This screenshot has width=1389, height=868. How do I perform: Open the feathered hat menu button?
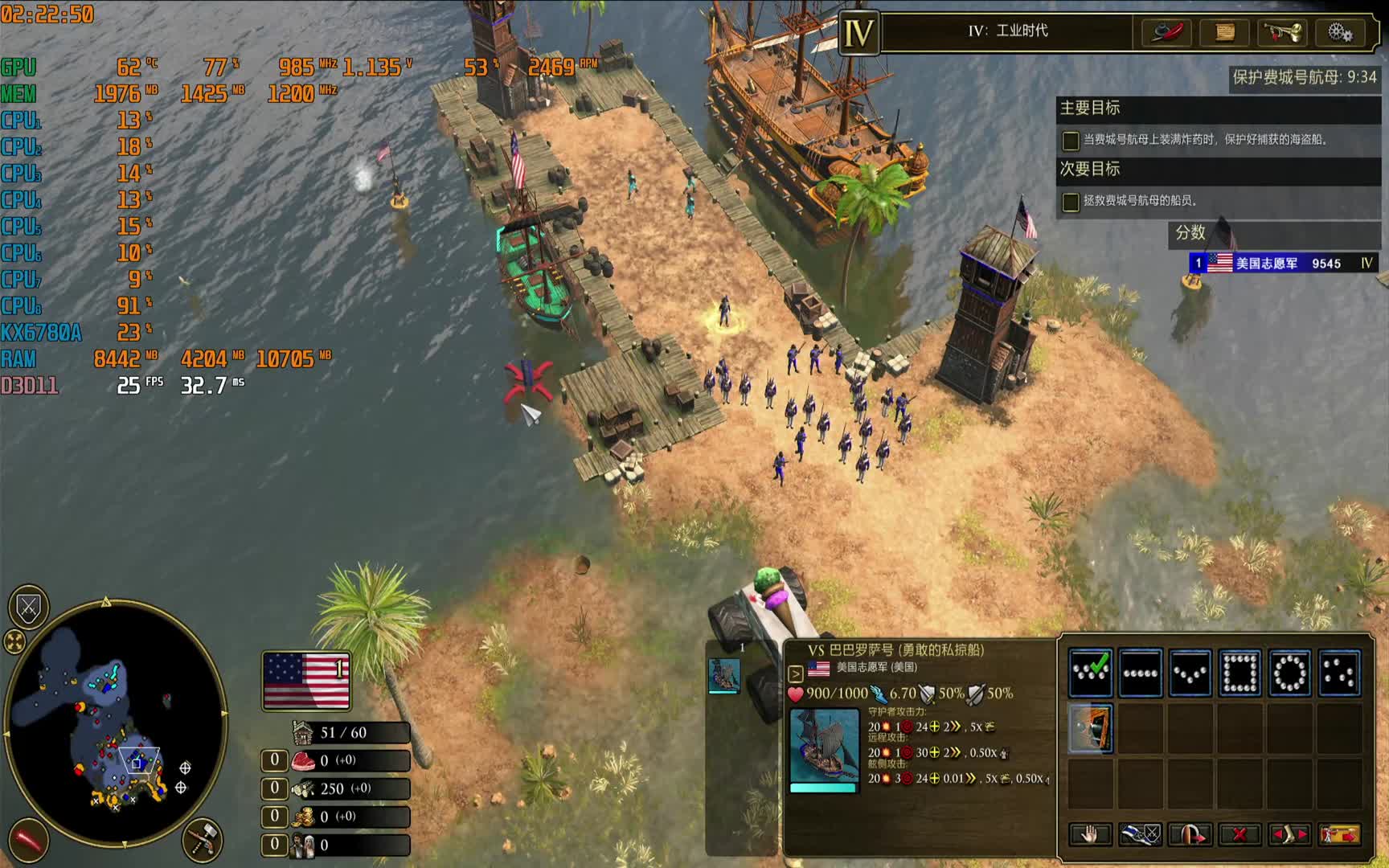[x=1166, y=32]
